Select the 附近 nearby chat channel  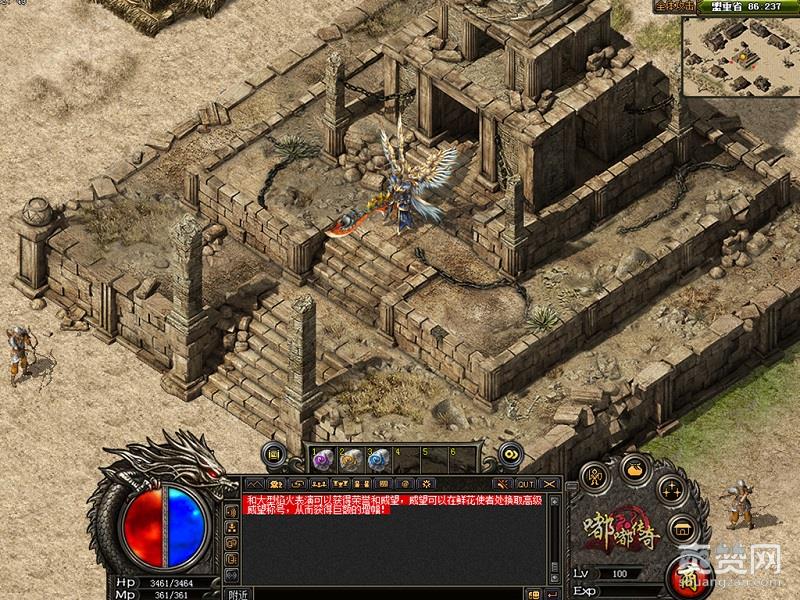pyautogui.click(x=238, y=593)
